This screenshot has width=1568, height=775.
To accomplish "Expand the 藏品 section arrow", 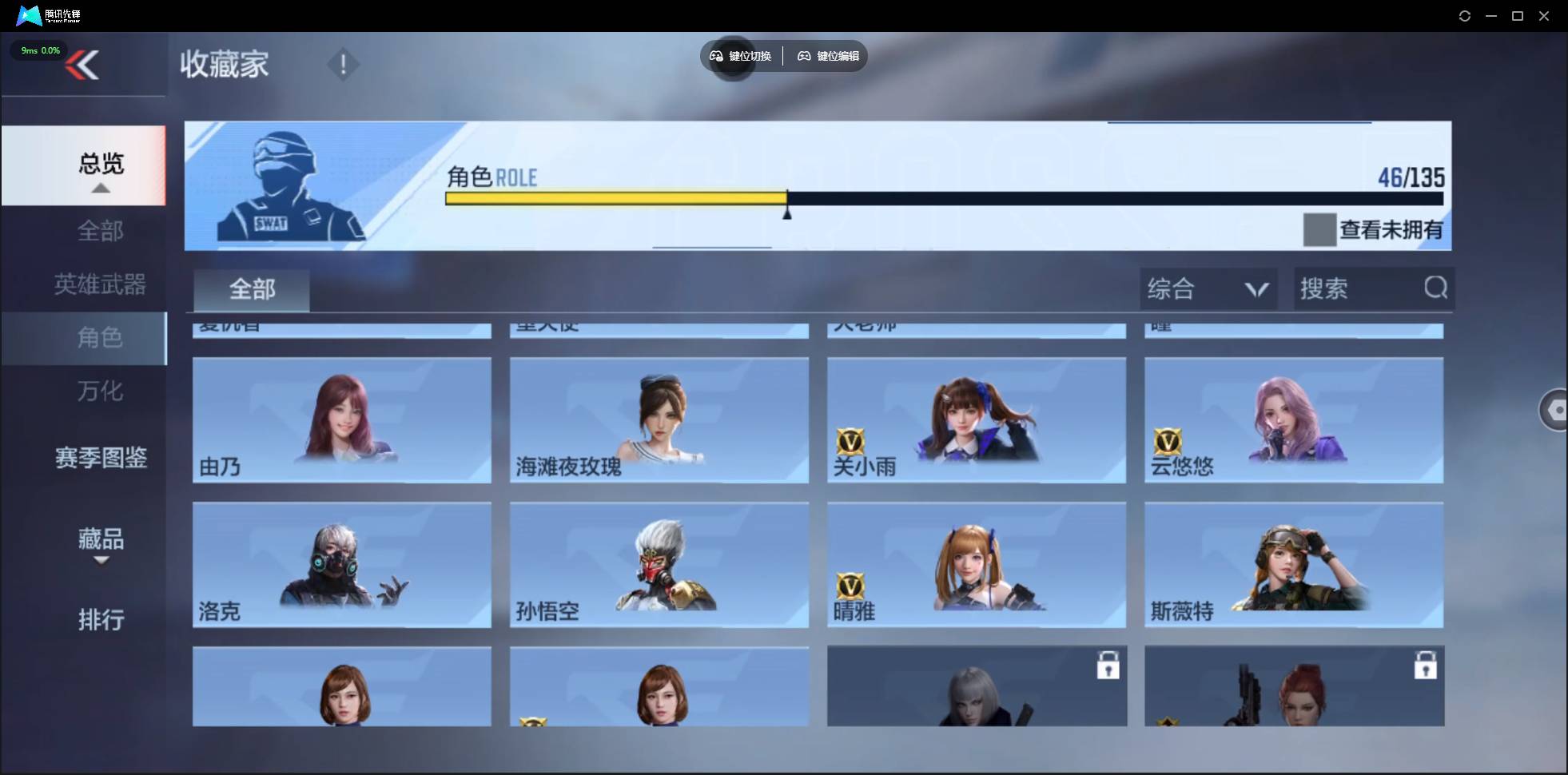I will (x=101, y=562).
